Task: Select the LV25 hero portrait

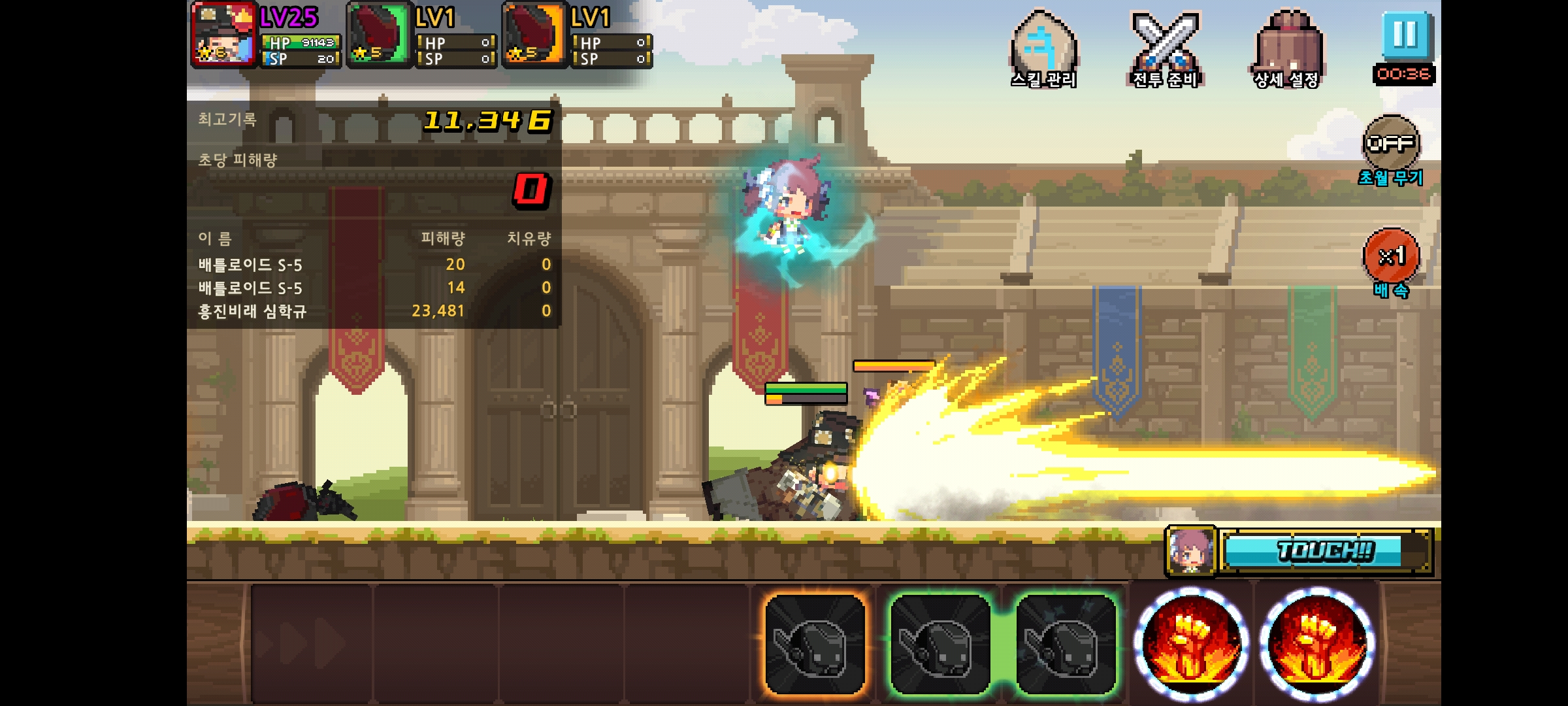Action: [224, 35]
